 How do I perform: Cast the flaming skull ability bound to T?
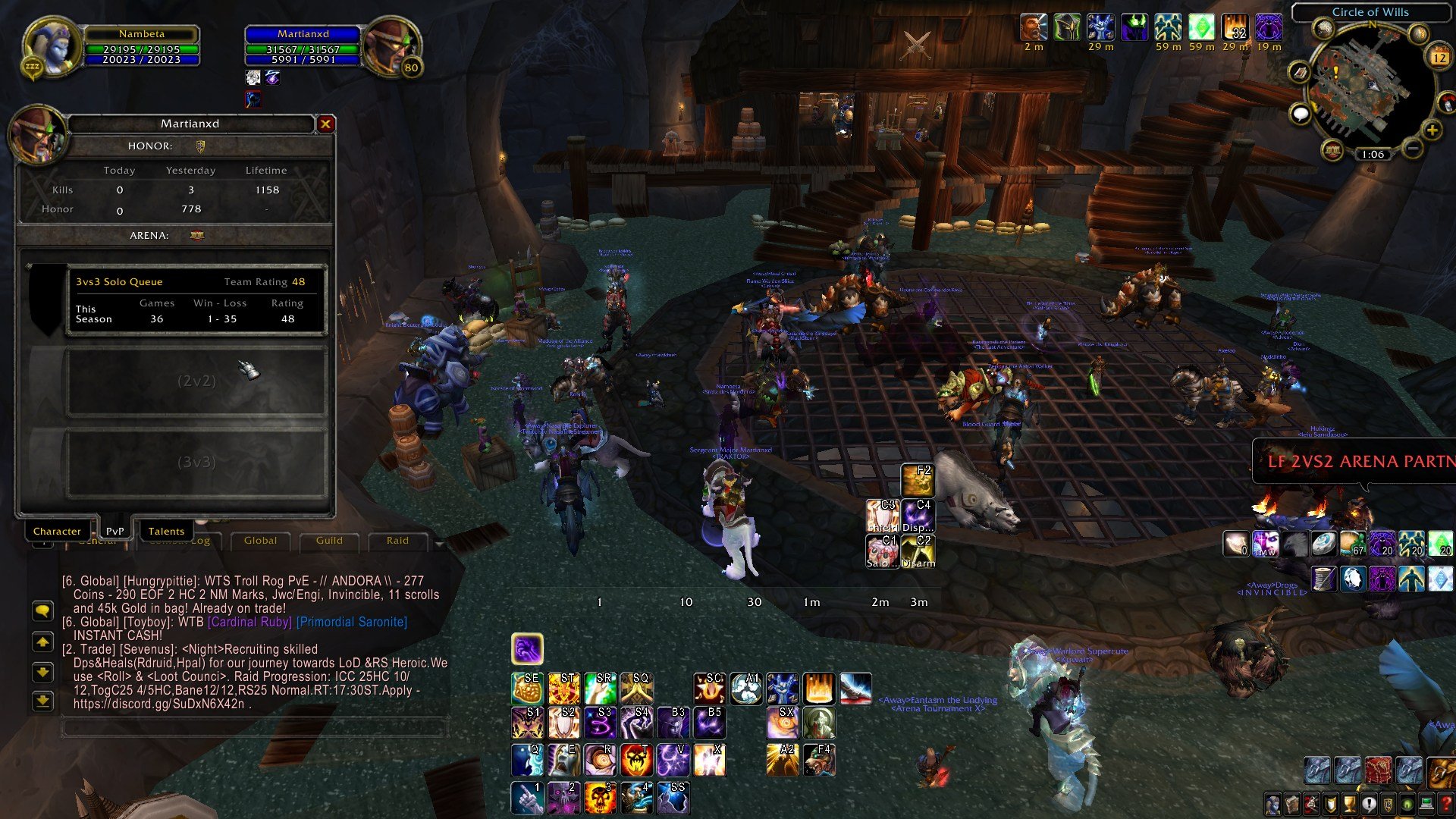point(636,760)
